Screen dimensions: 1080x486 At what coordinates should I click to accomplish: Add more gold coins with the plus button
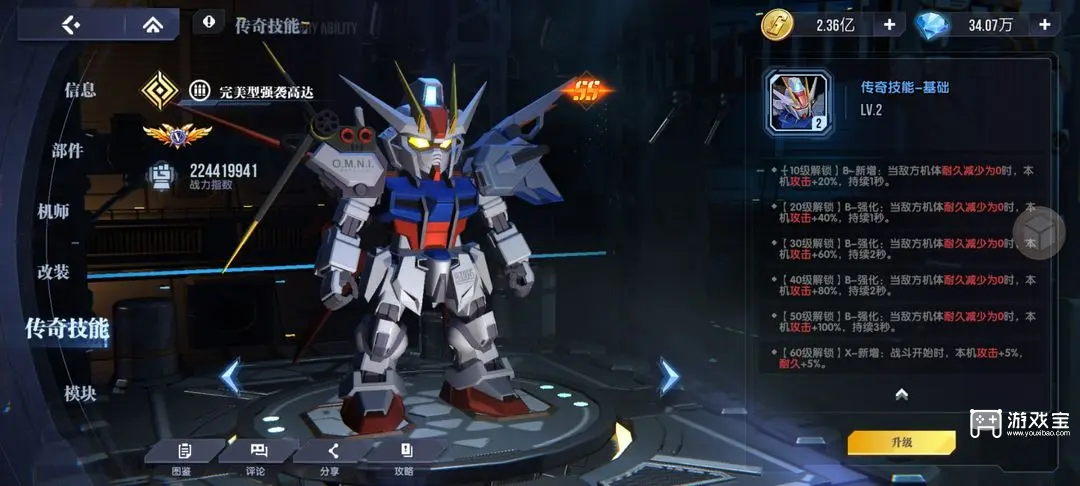tap(888, 25)
